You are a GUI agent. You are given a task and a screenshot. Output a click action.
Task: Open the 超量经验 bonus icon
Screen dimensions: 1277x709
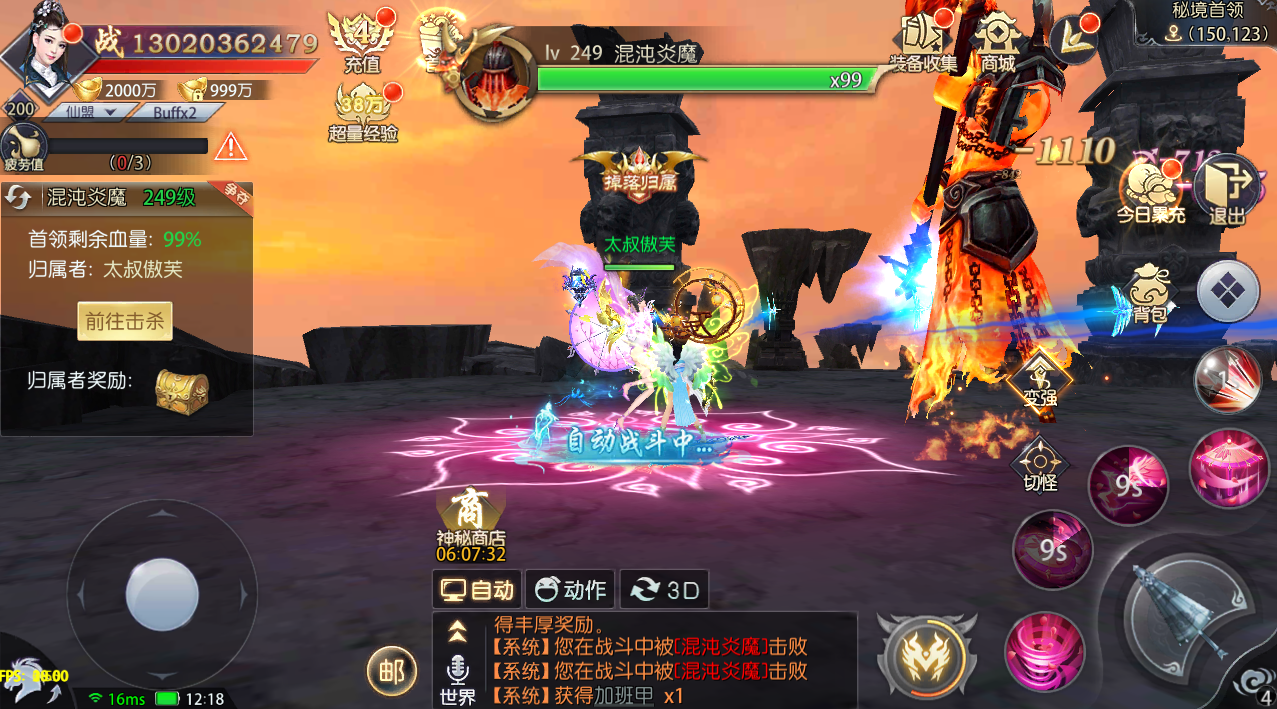(x=363, y=113)
